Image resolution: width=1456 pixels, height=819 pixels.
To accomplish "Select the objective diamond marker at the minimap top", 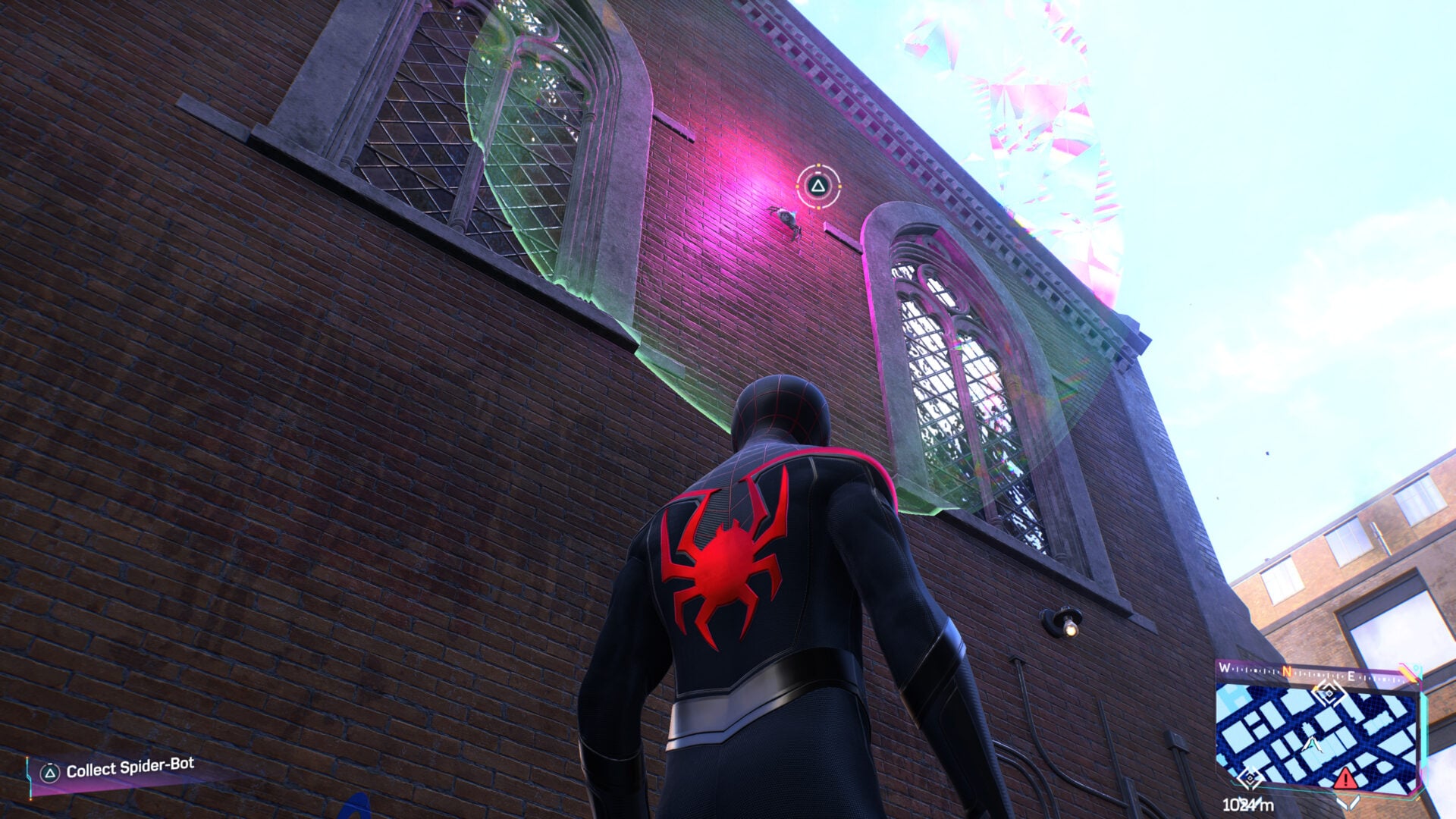I will [1329, 694].
